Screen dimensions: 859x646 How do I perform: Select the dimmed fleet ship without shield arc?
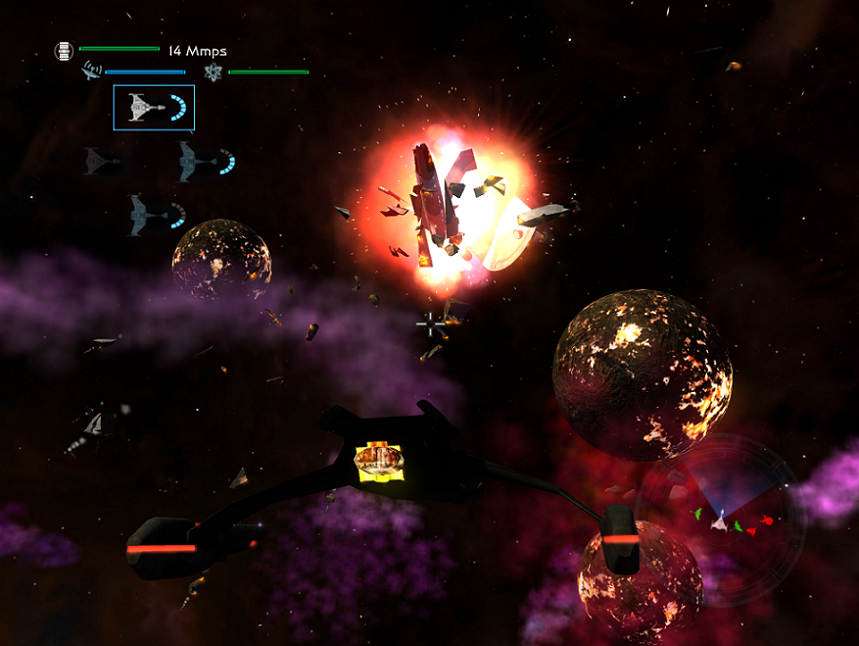(101, 161)
